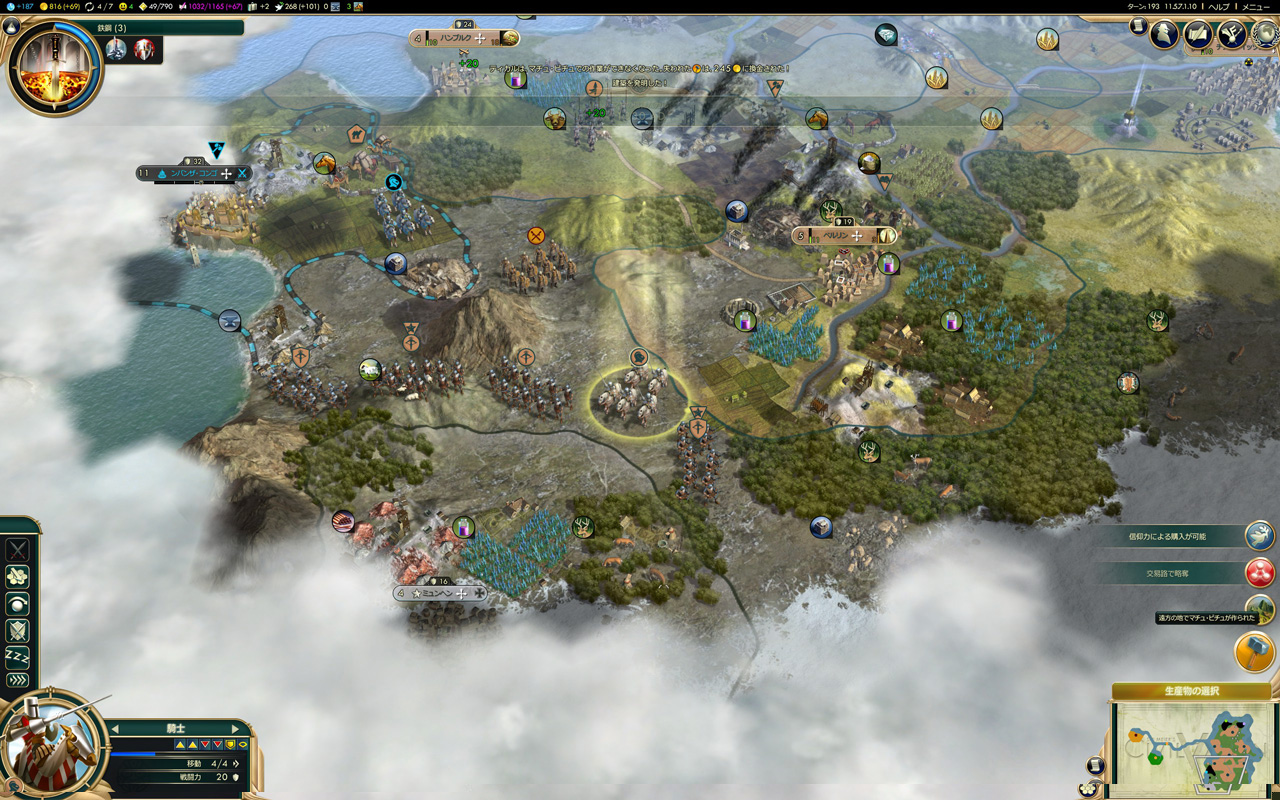Open the social policies icon
Viewport: 1280px width, 800px height.
coord(1198,35)
